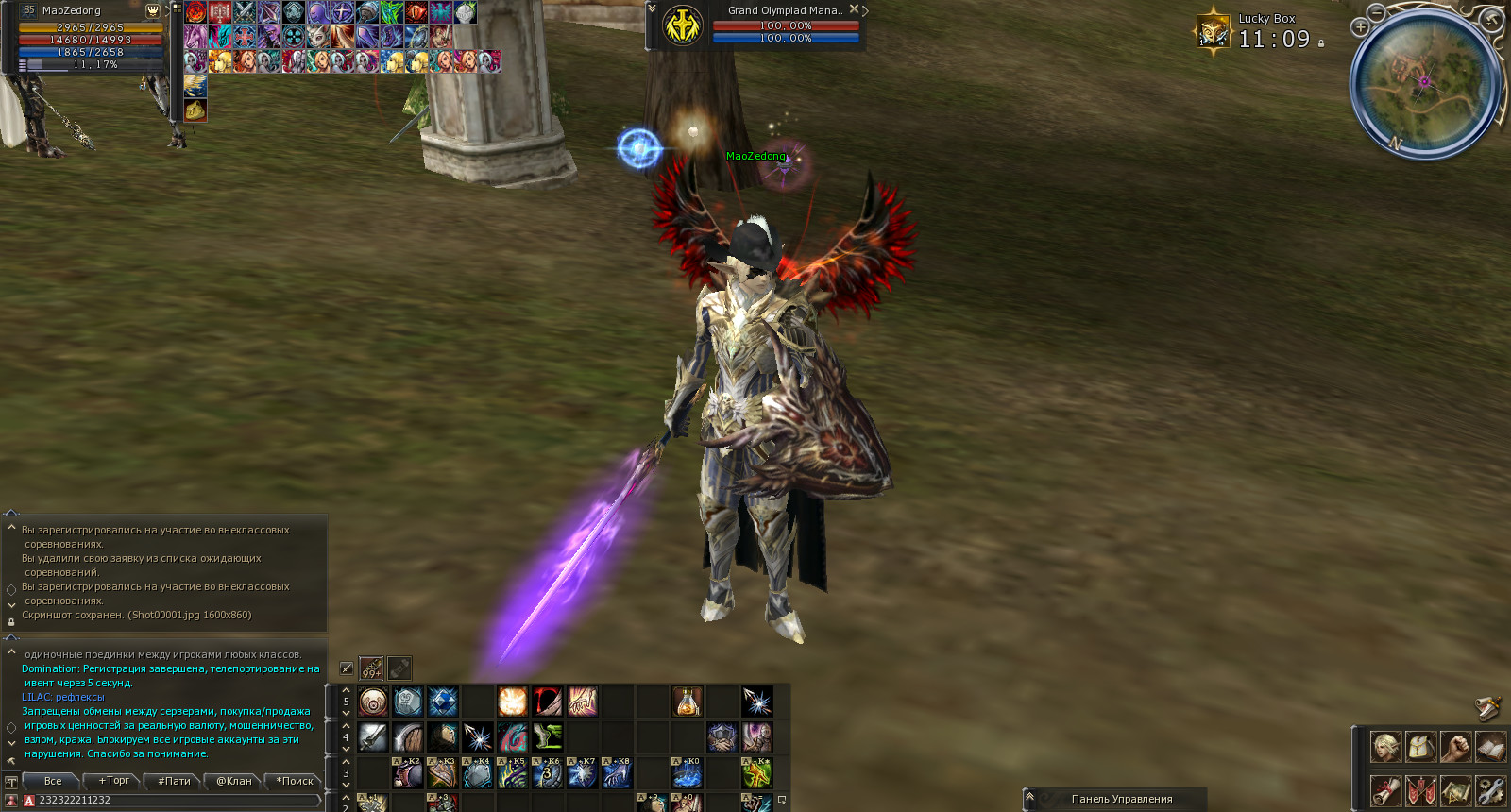Use the orange potion flask hotbar slot
Image resolution: width=1511 pixels, height=812 pixels.
688,702
